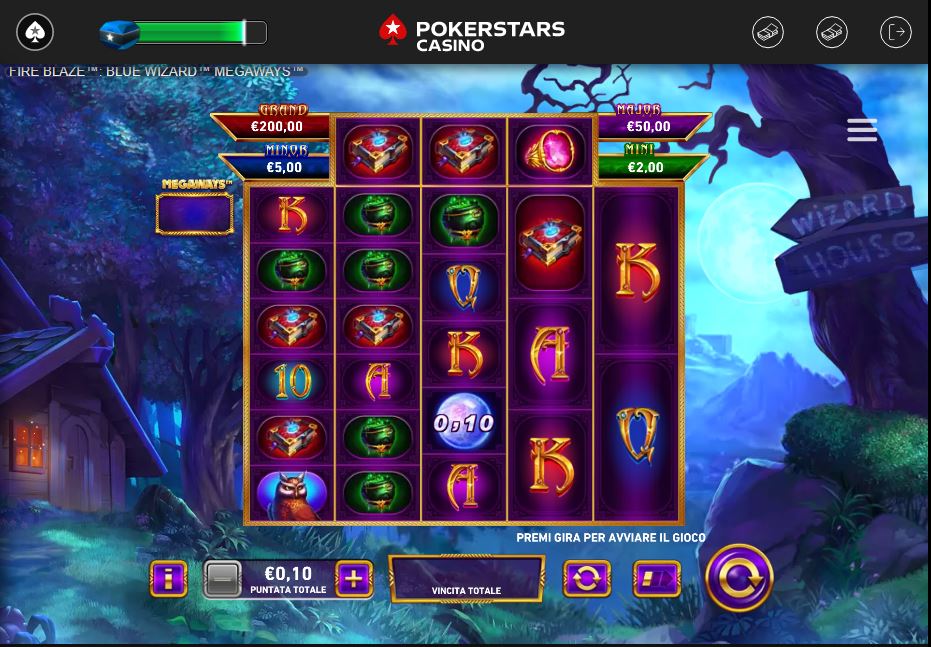Open the hamburger game menu

pyautogui.click(x=862, y=130)
